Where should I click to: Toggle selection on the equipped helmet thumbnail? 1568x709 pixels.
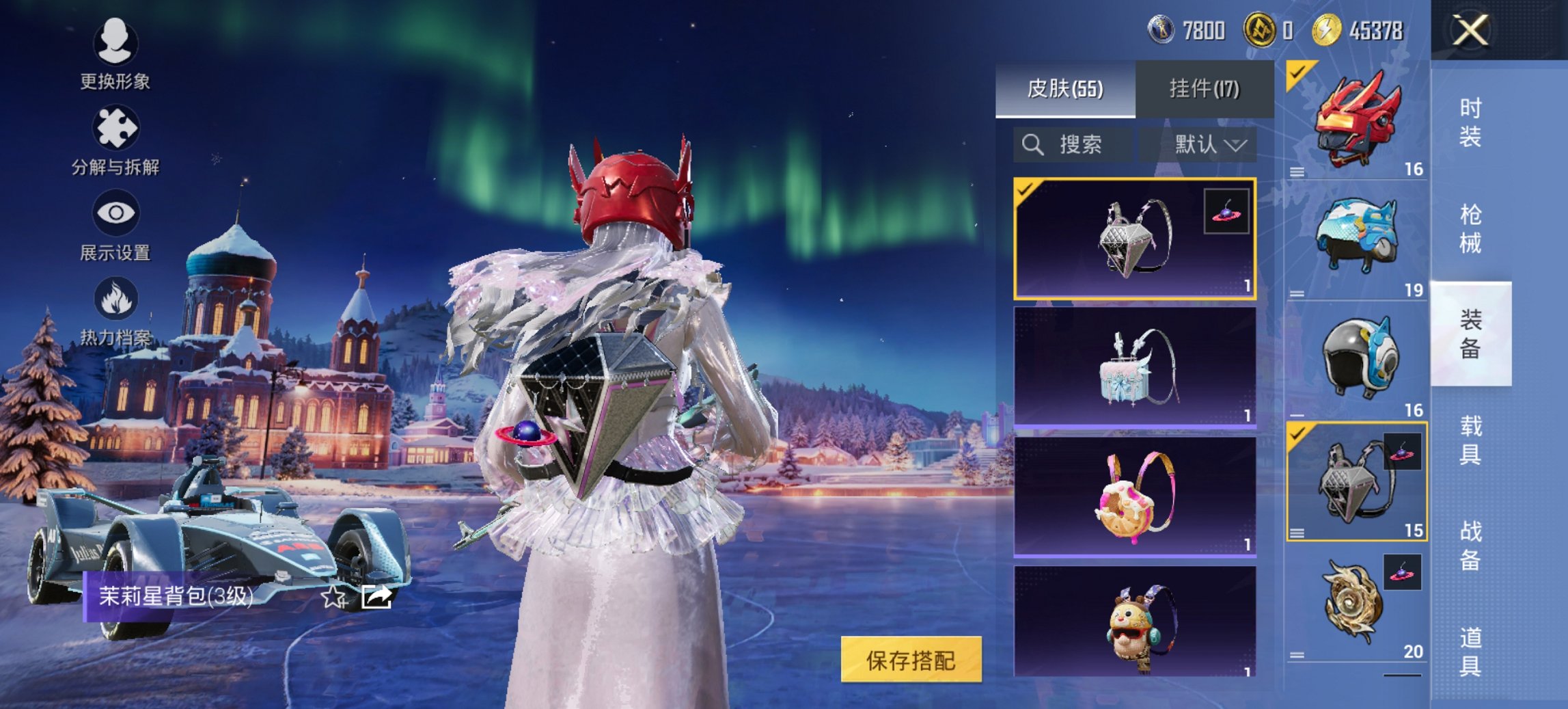pos(1297,72)
